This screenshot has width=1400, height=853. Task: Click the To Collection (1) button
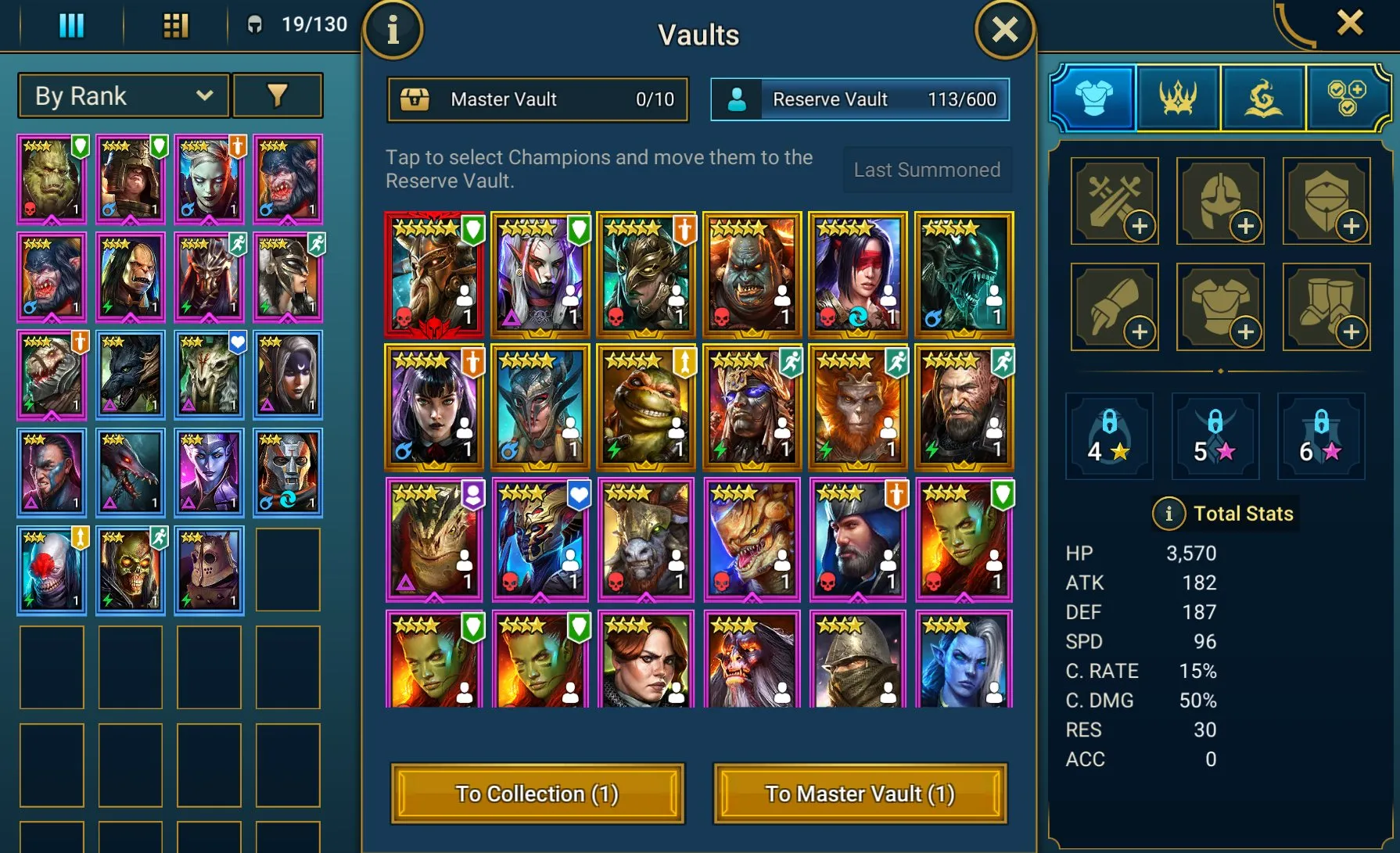pyautogui.click(x=537, y=794)
